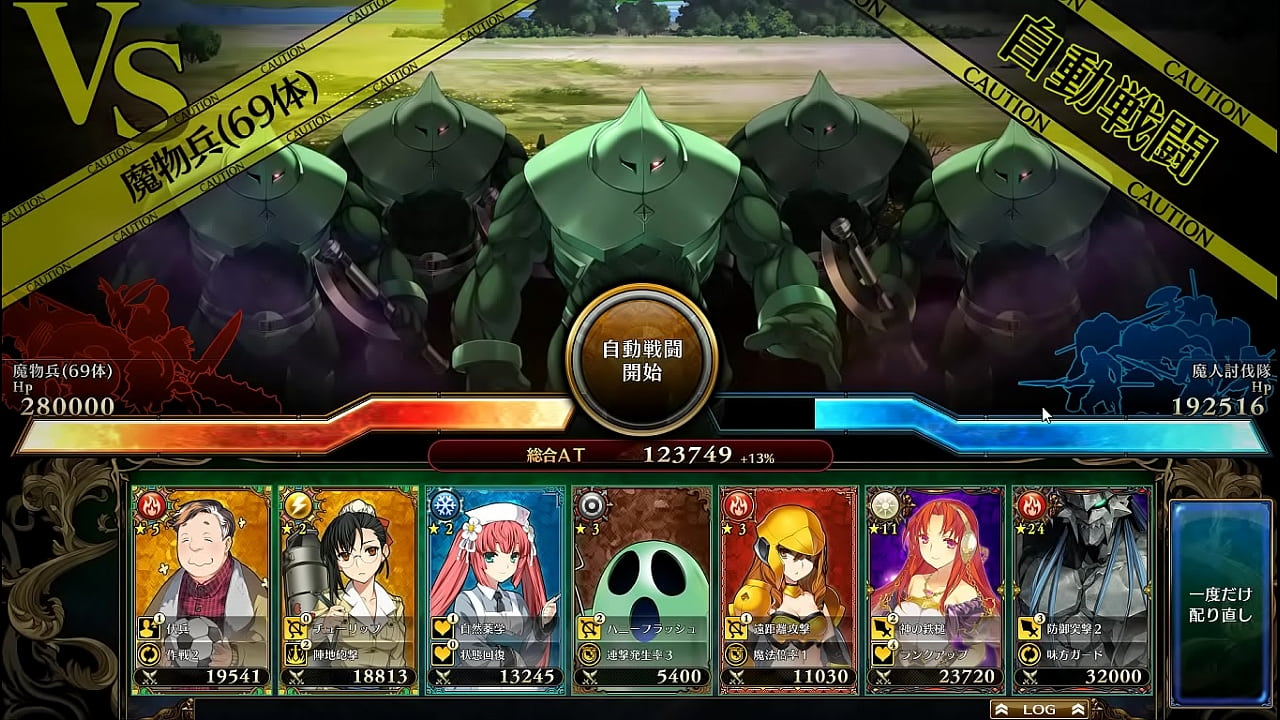Open the battle LOG panel

1039,709
